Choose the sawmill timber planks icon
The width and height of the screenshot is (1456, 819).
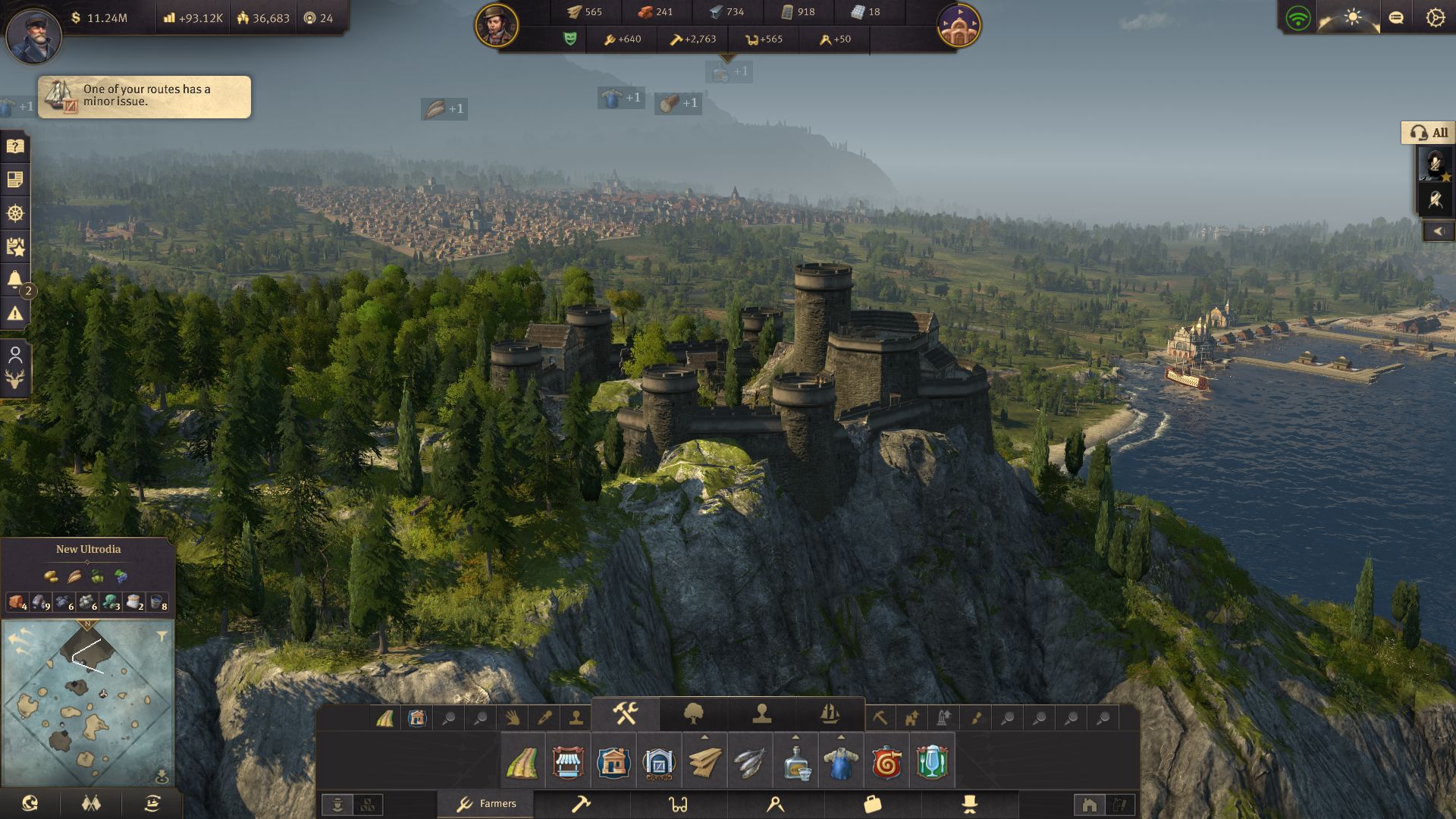coord(704,761)
